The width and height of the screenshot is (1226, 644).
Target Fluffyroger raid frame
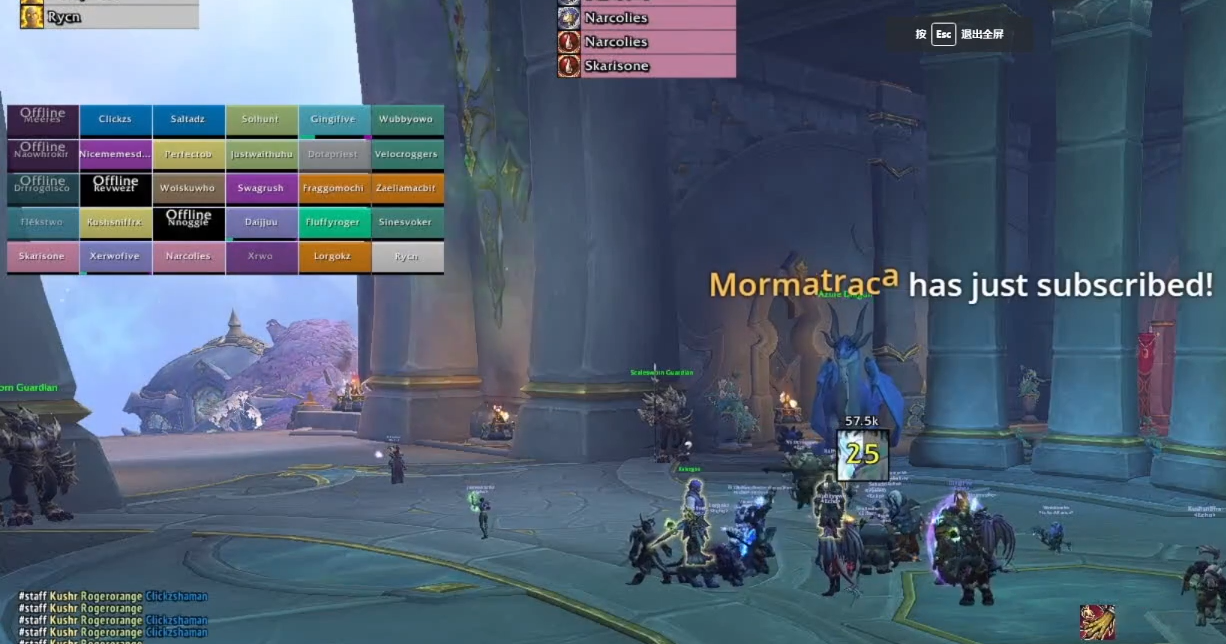coord(334,222)
